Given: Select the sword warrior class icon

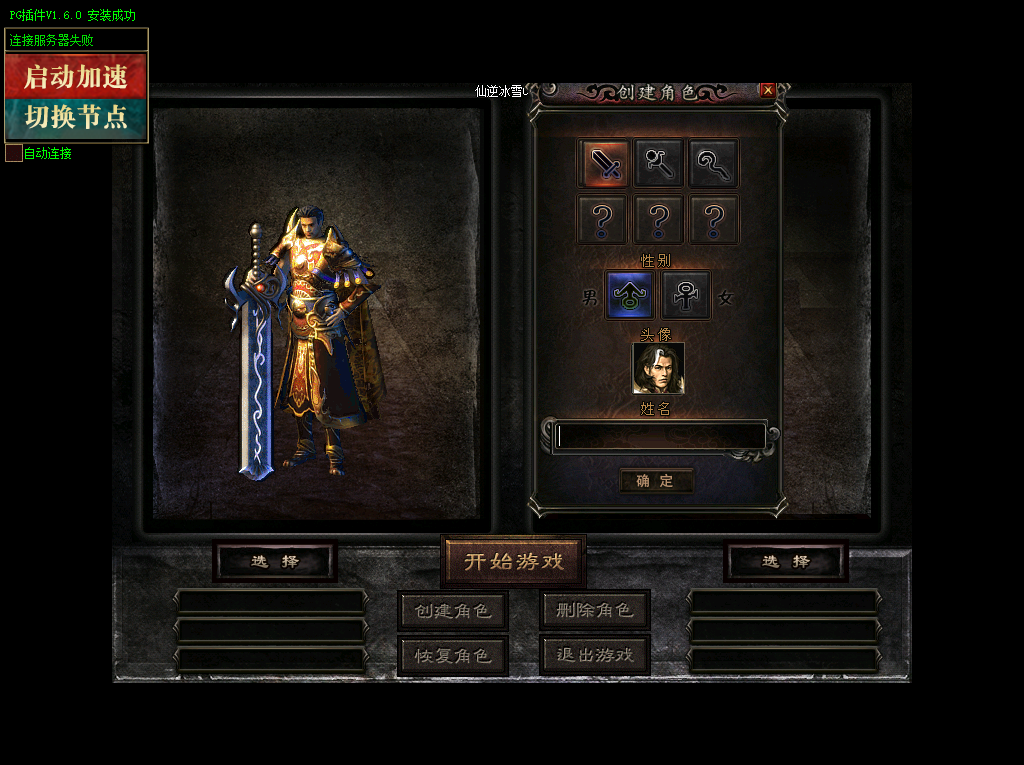Looking at the screenshot, I should click(604, 163).
